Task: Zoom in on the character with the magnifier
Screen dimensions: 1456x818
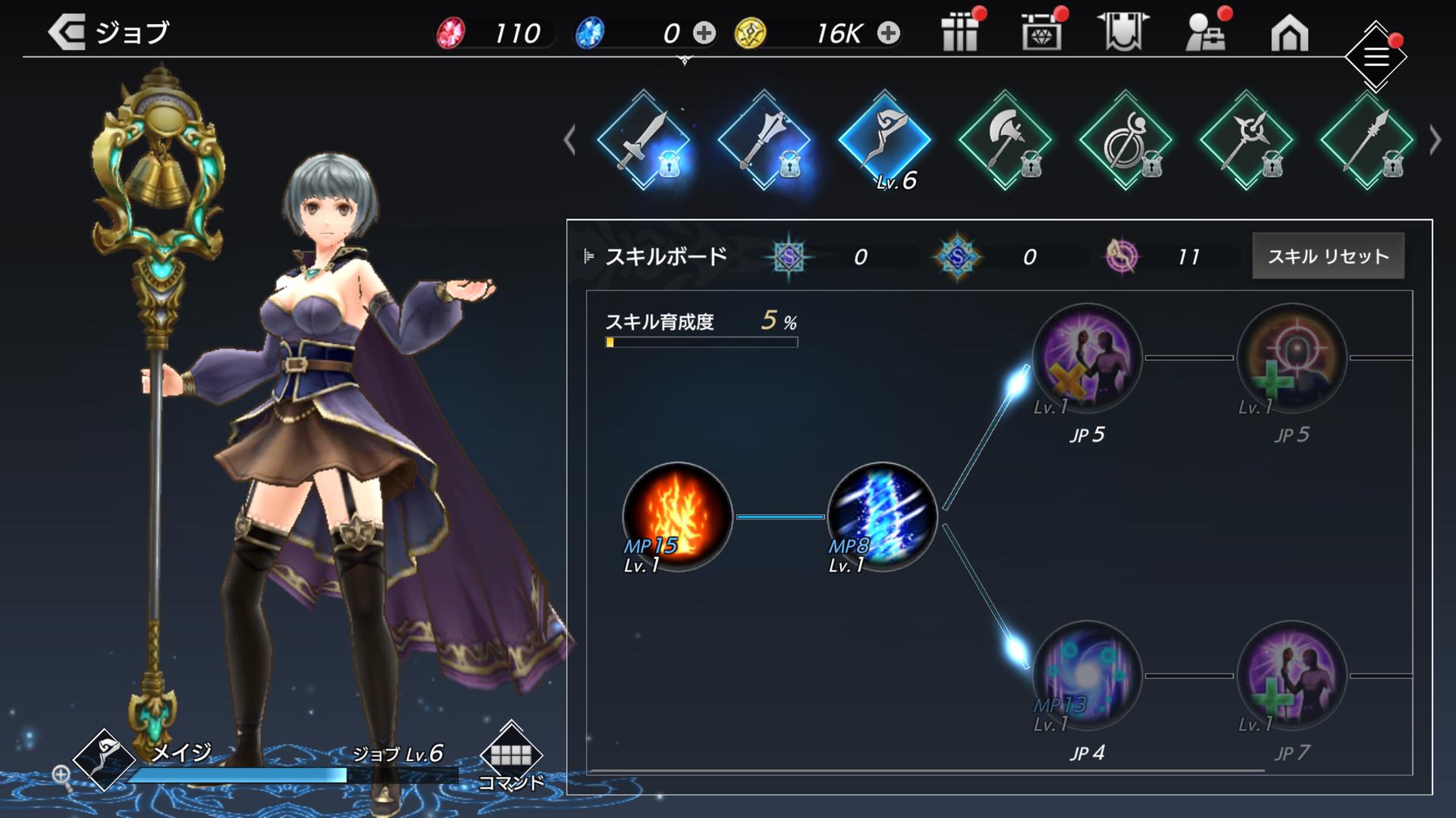Action: pos(61,775)
